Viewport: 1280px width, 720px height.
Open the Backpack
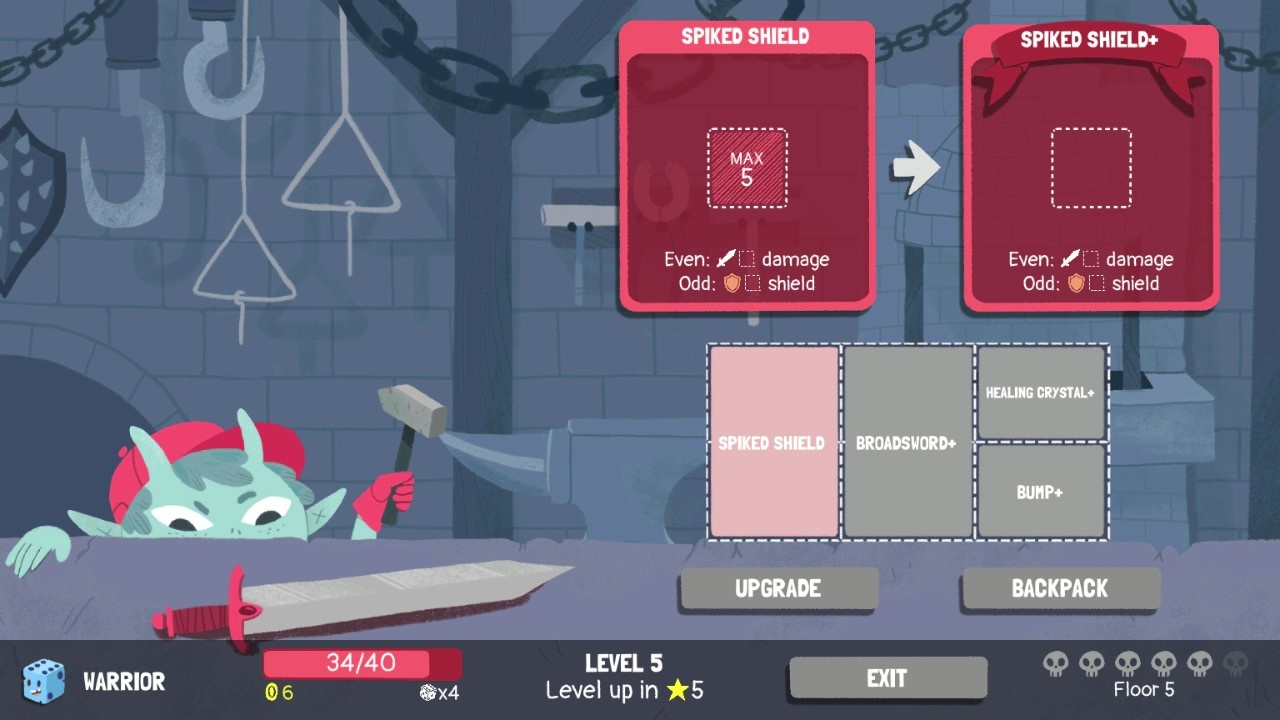(x=1059, y=588)
